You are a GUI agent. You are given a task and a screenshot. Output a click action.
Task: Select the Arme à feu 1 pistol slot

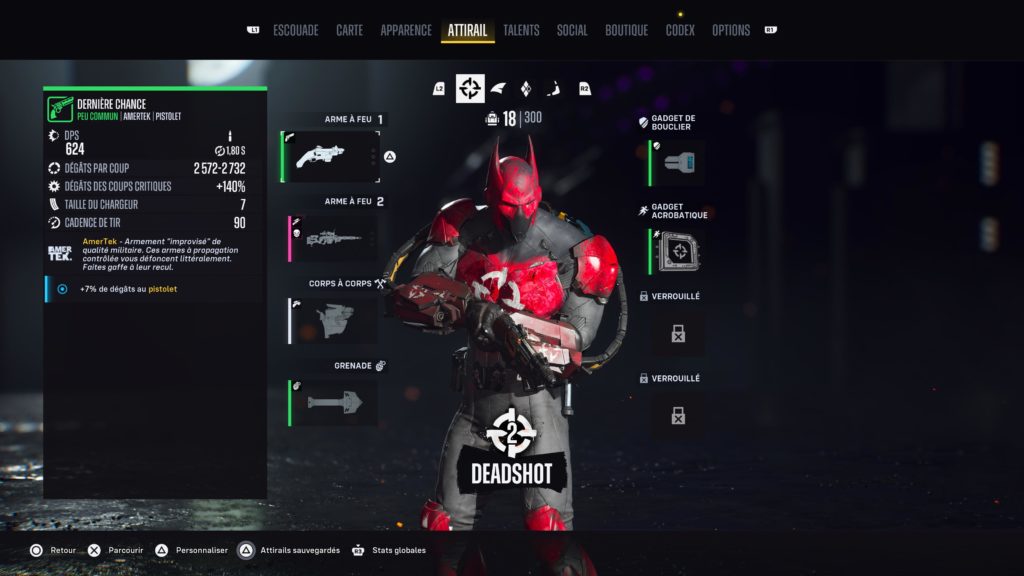332,156
